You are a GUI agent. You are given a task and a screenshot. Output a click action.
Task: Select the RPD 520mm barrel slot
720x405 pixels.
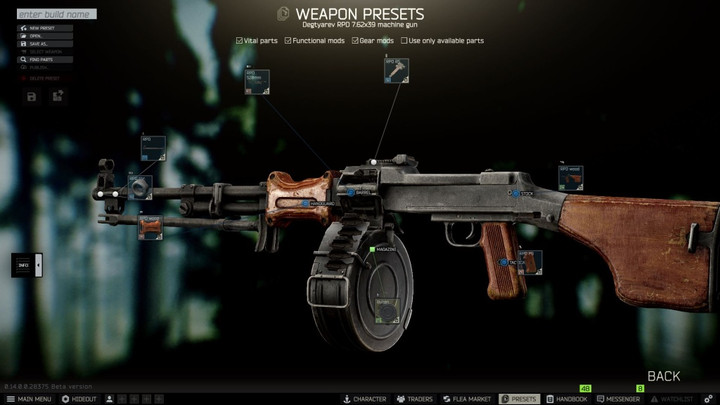259,82
